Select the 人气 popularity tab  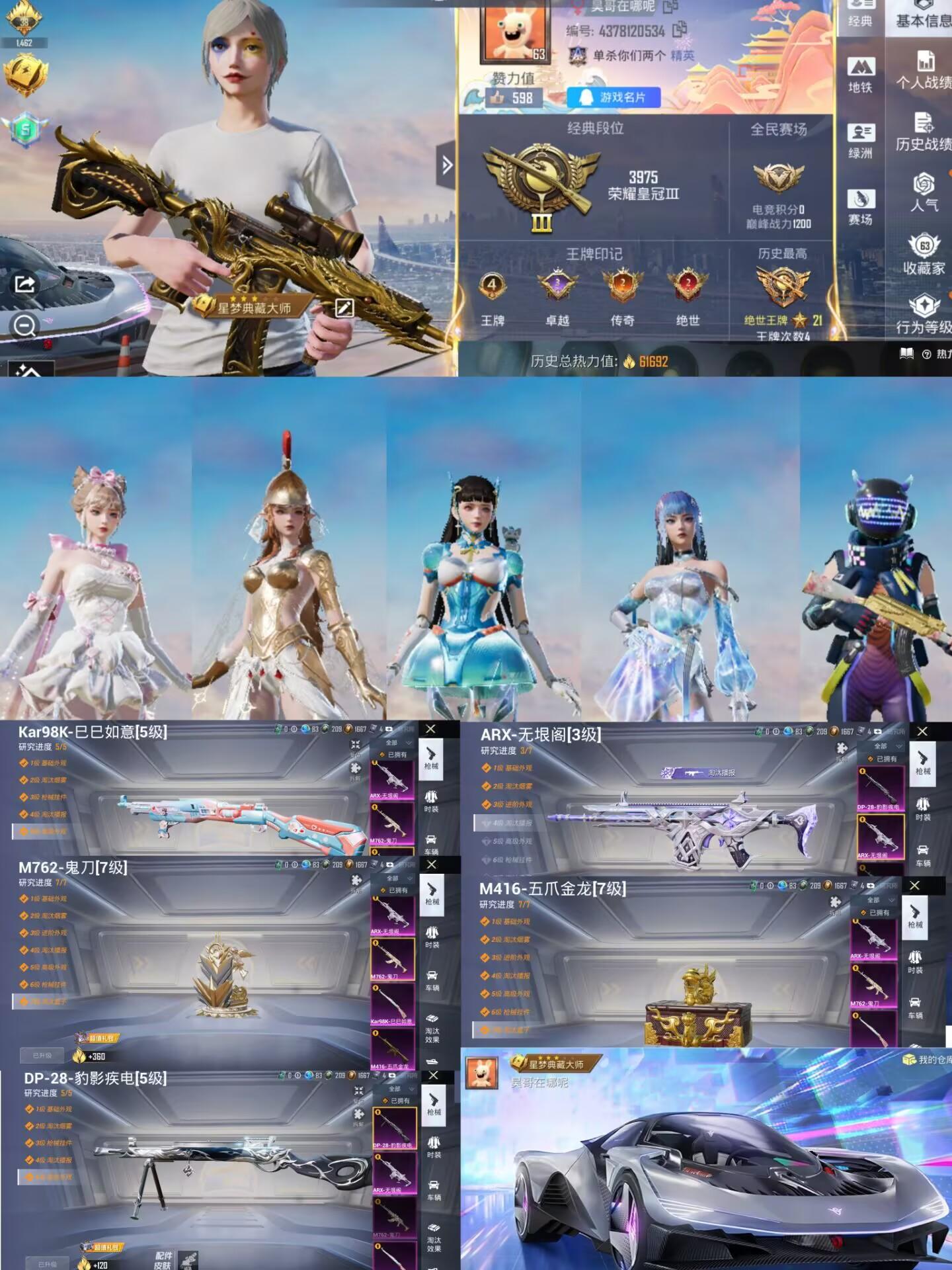[x=924, y=192]
